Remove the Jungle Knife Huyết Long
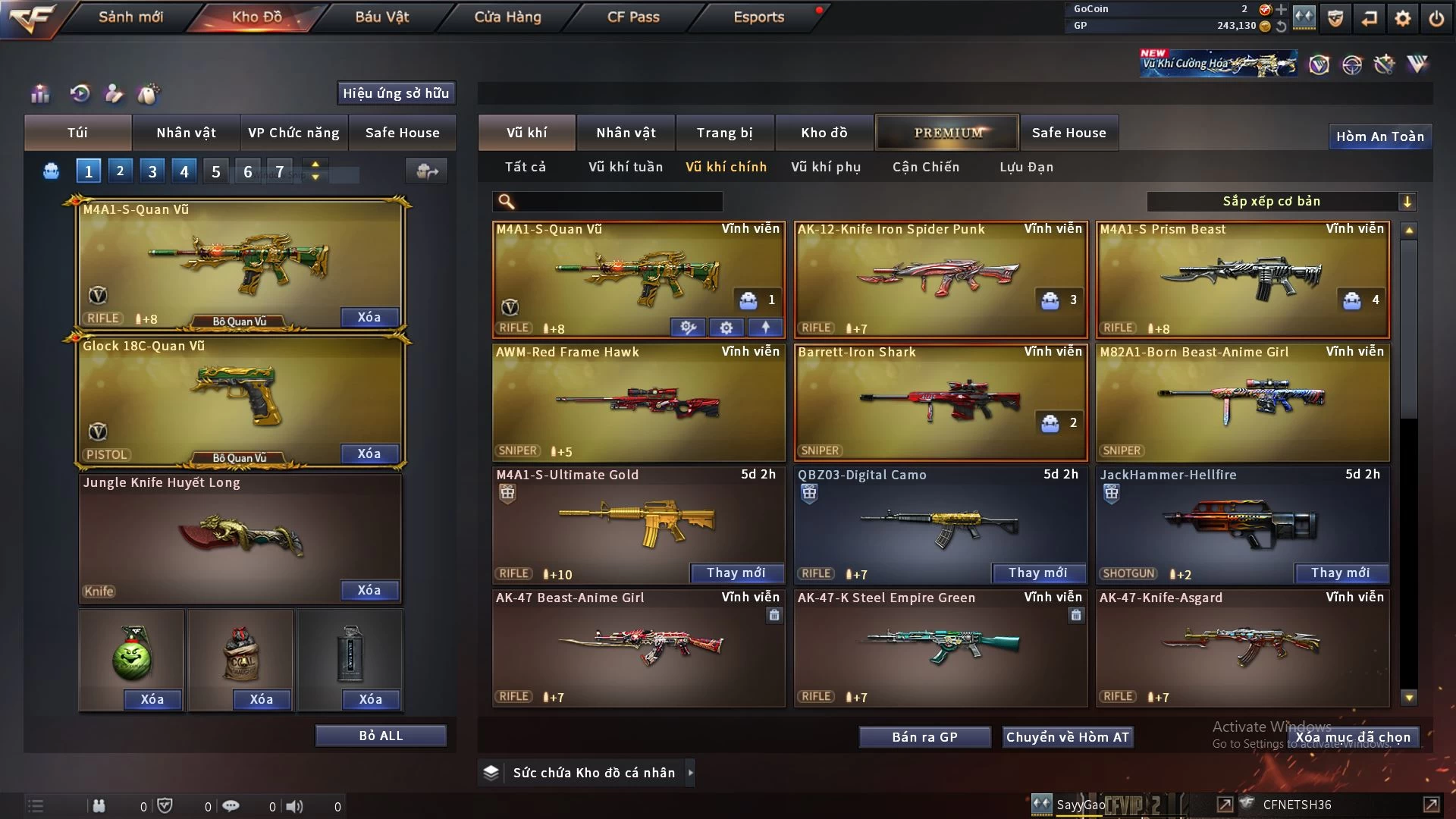The height and width of the screenshot is (819, 1456). coord(369,590)
